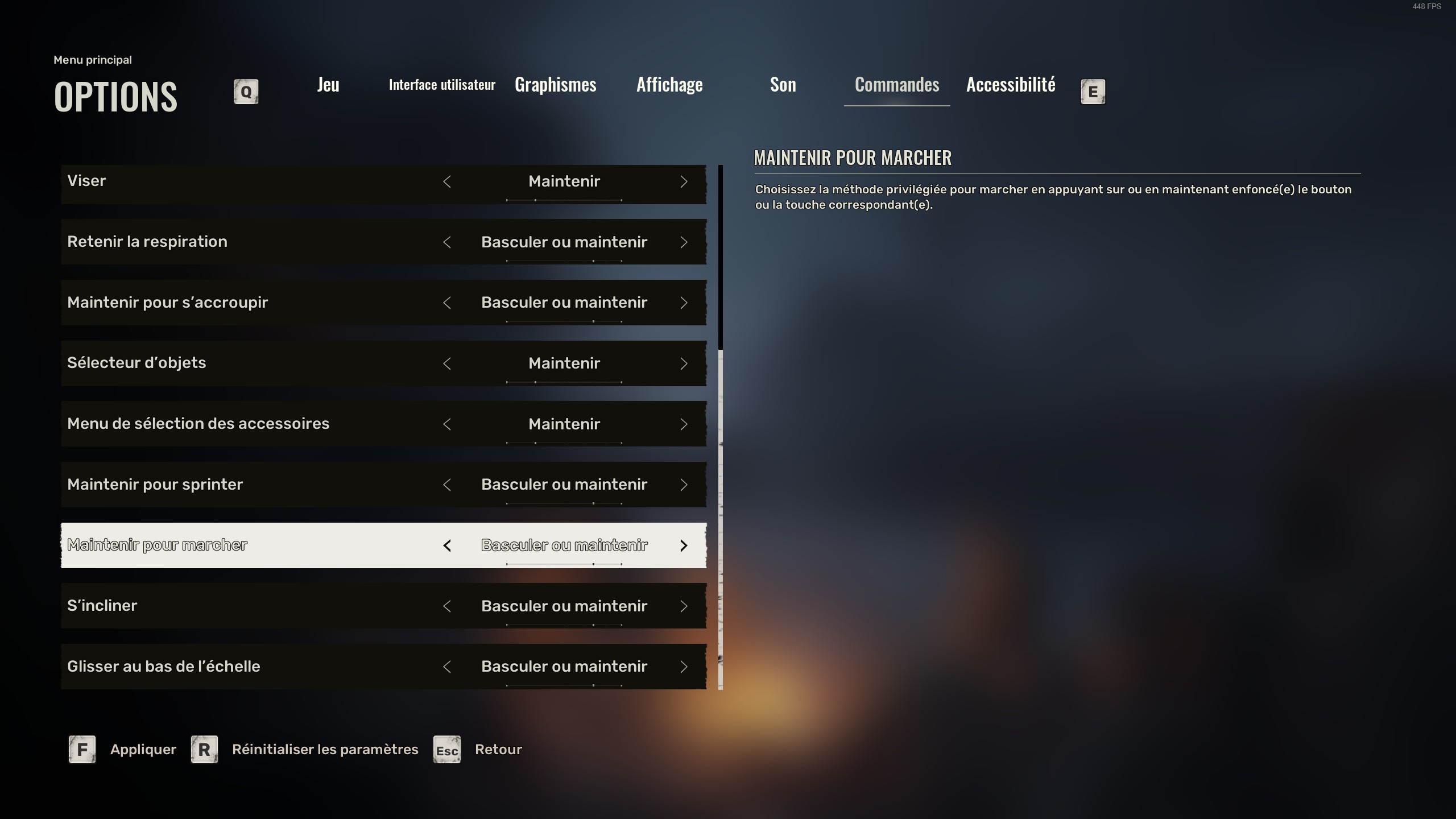Cycle the Glisser au bas de l'échelle option

(x=684, y=667)
